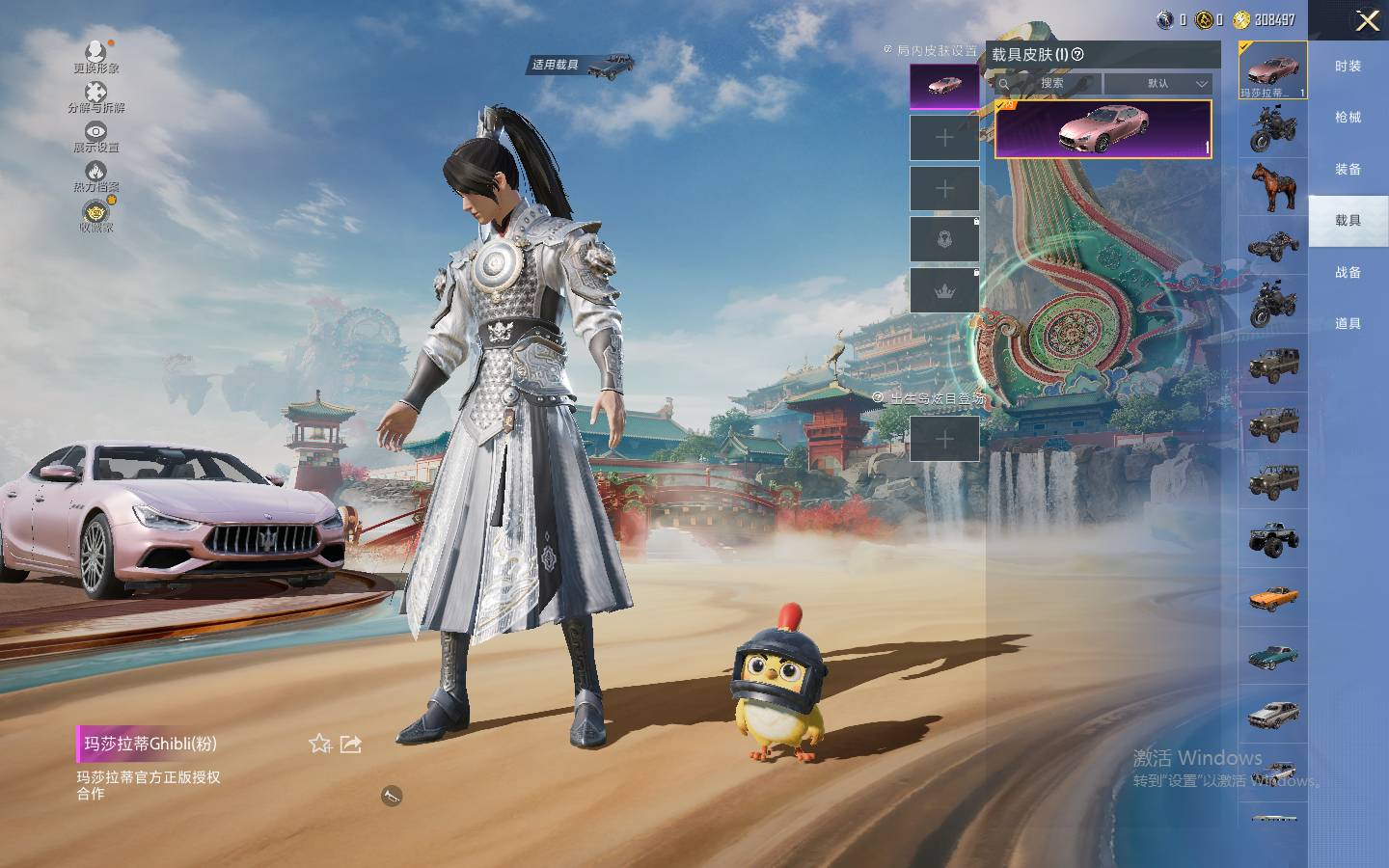This screenshot has width=1389, height=868.
Task: Open the 枪械 firearms tab
Action: pos(1348,118)
